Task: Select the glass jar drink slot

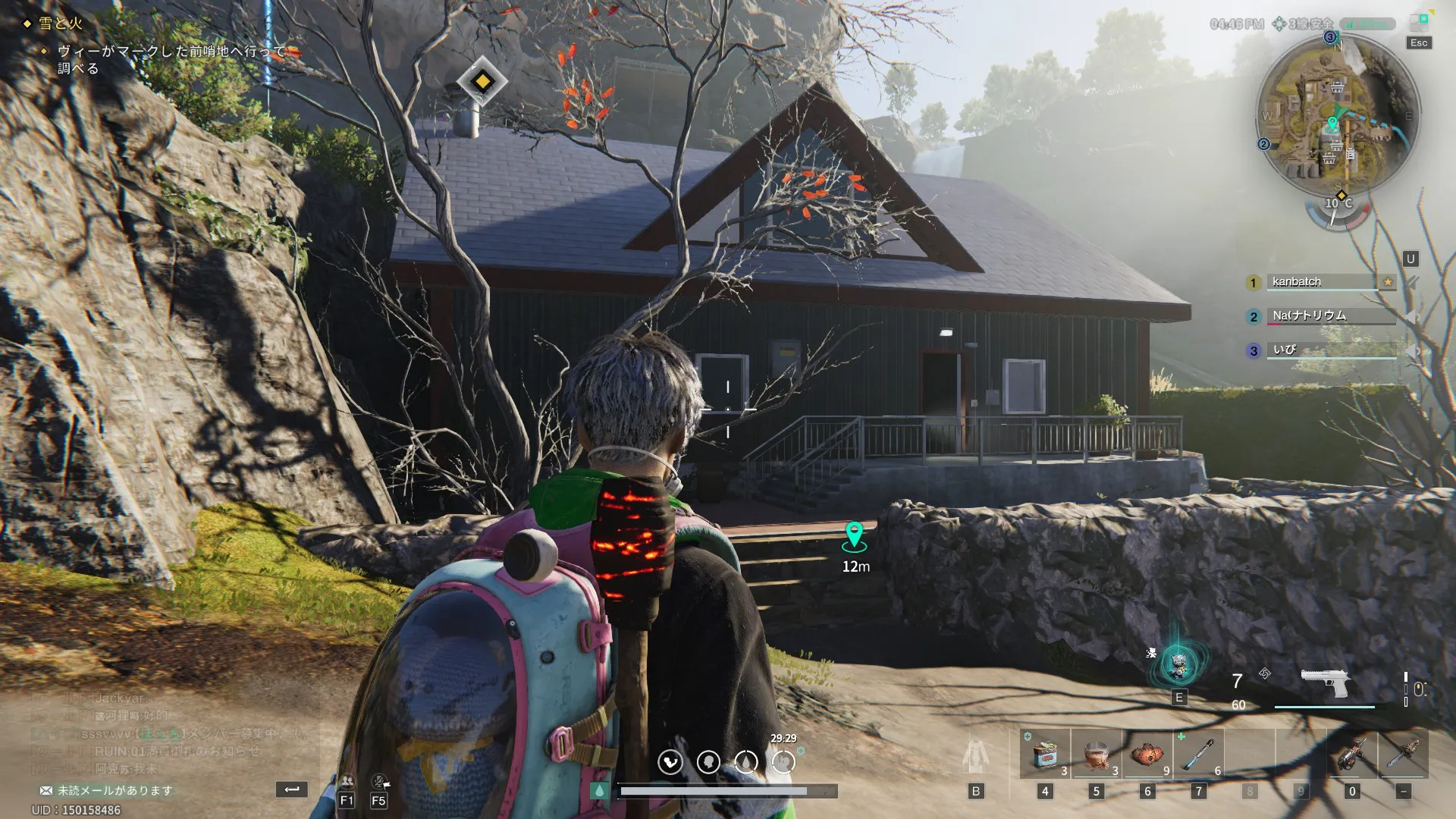Action: tap(1096, 755)
